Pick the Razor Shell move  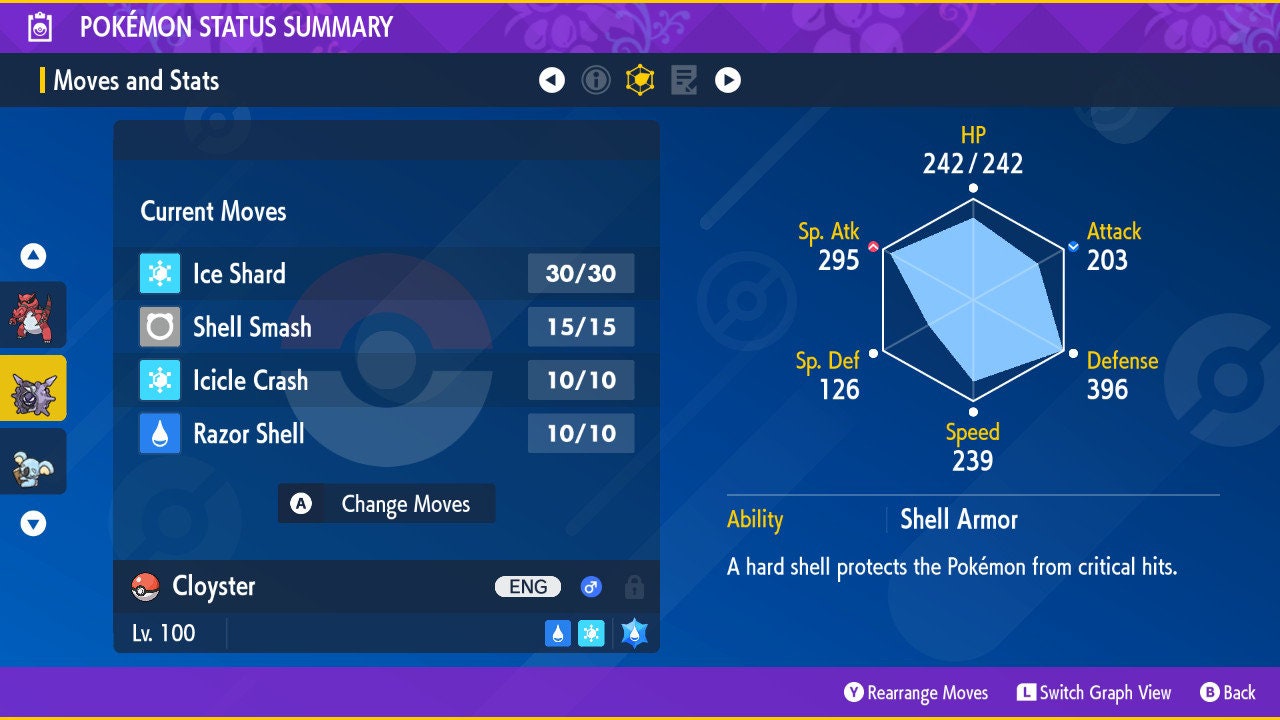[386, 434]
